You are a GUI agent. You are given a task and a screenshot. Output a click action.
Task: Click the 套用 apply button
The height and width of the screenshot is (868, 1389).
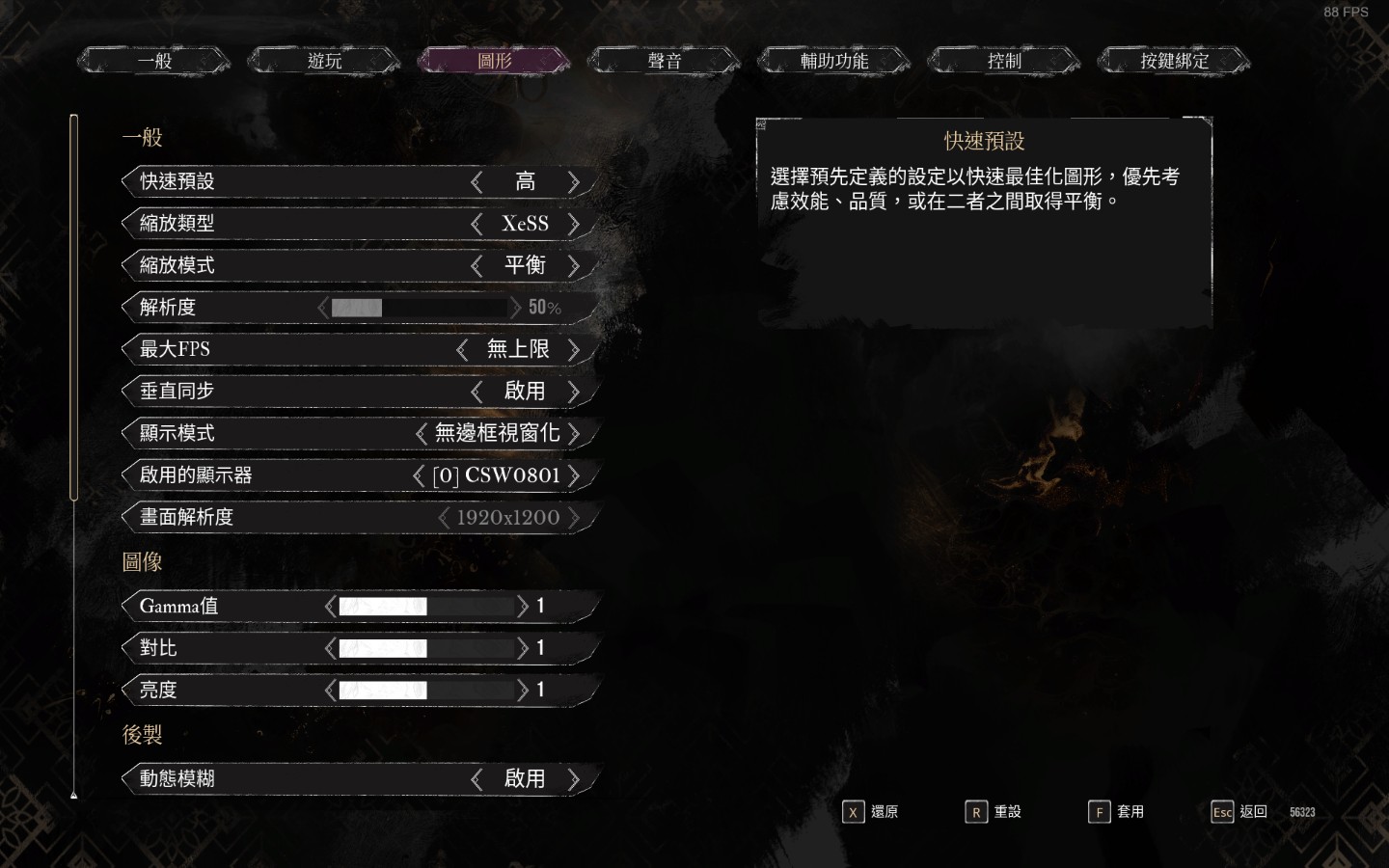pos(1117,812)
